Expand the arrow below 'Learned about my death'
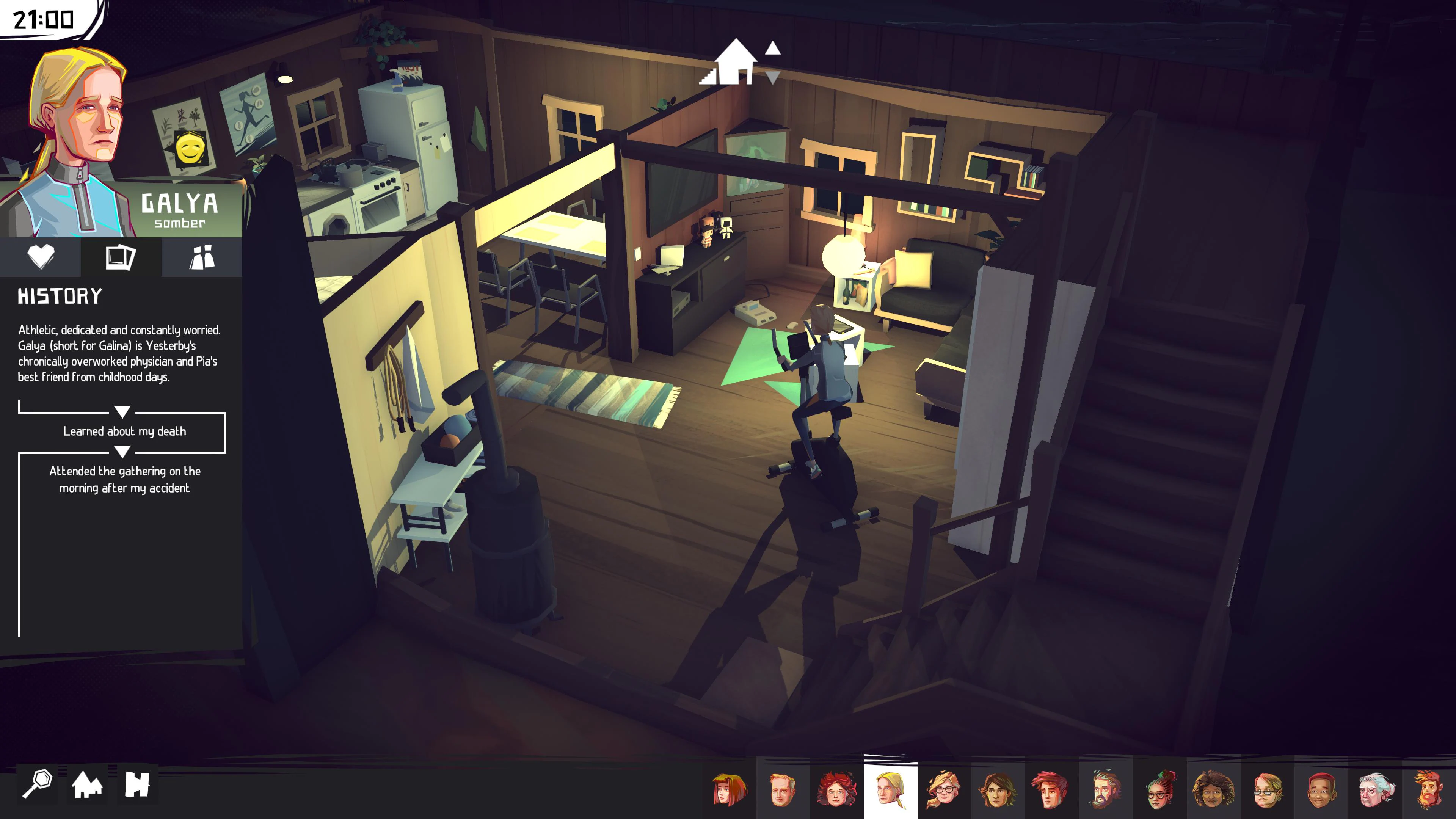The height and width of the screenshot is (819, 1456). [122, 452]
